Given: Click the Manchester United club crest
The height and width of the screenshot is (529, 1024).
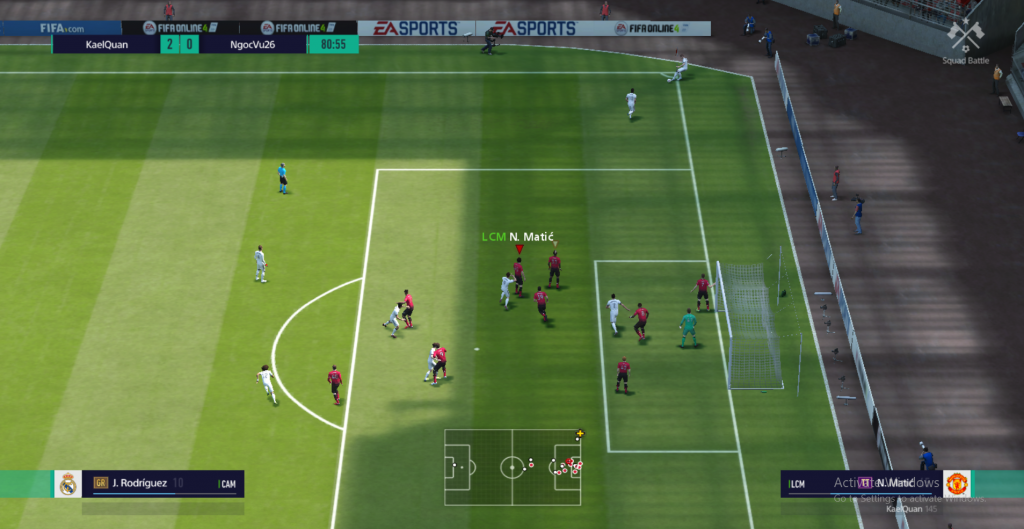Looking at the screenshot, I should click(957, 484).
